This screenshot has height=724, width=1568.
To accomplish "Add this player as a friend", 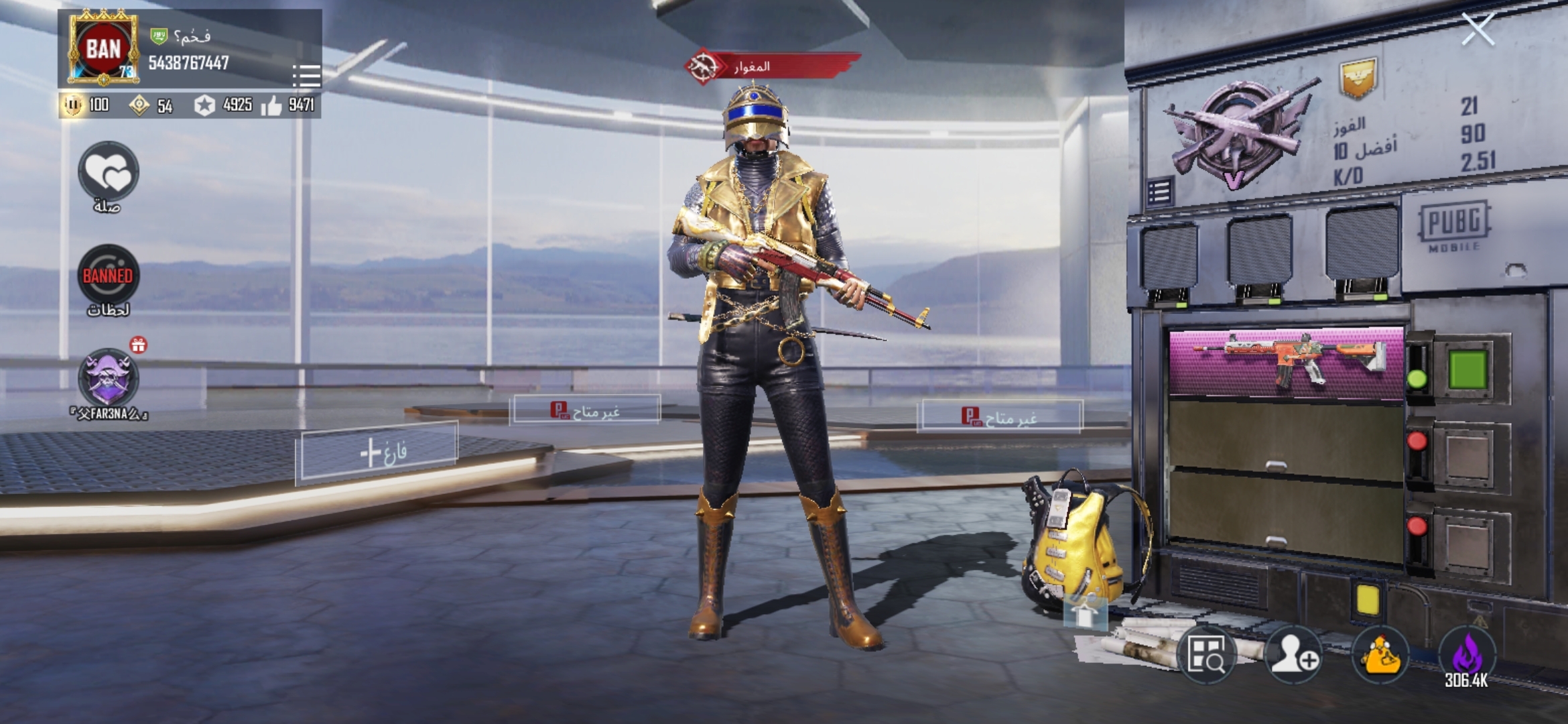I will (x=1293, y=654).
